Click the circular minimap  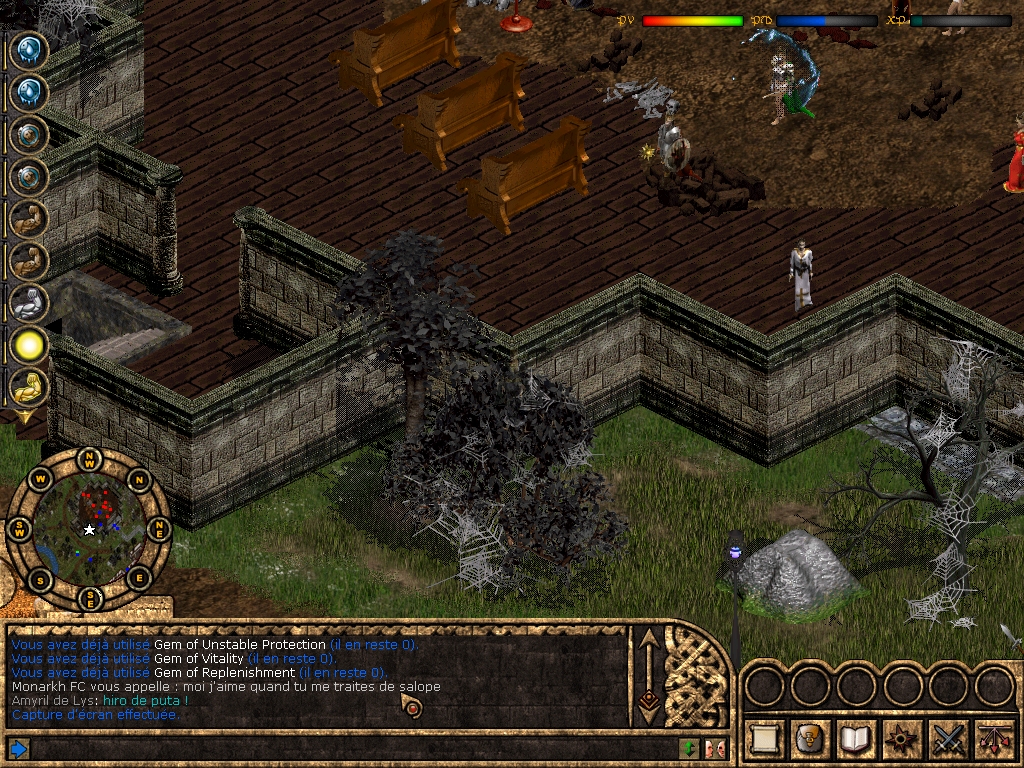[x=89, y=529]
